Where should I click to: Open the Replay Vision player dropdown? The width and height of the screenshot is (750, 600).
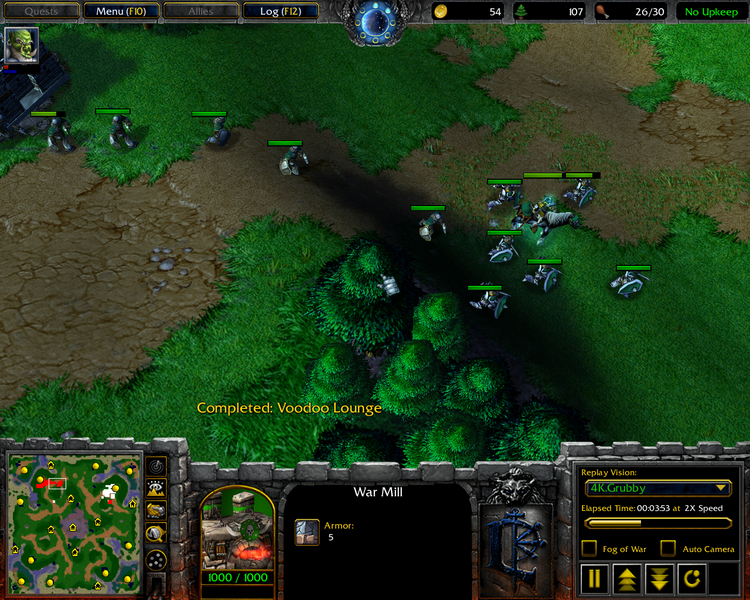[659, 488]
